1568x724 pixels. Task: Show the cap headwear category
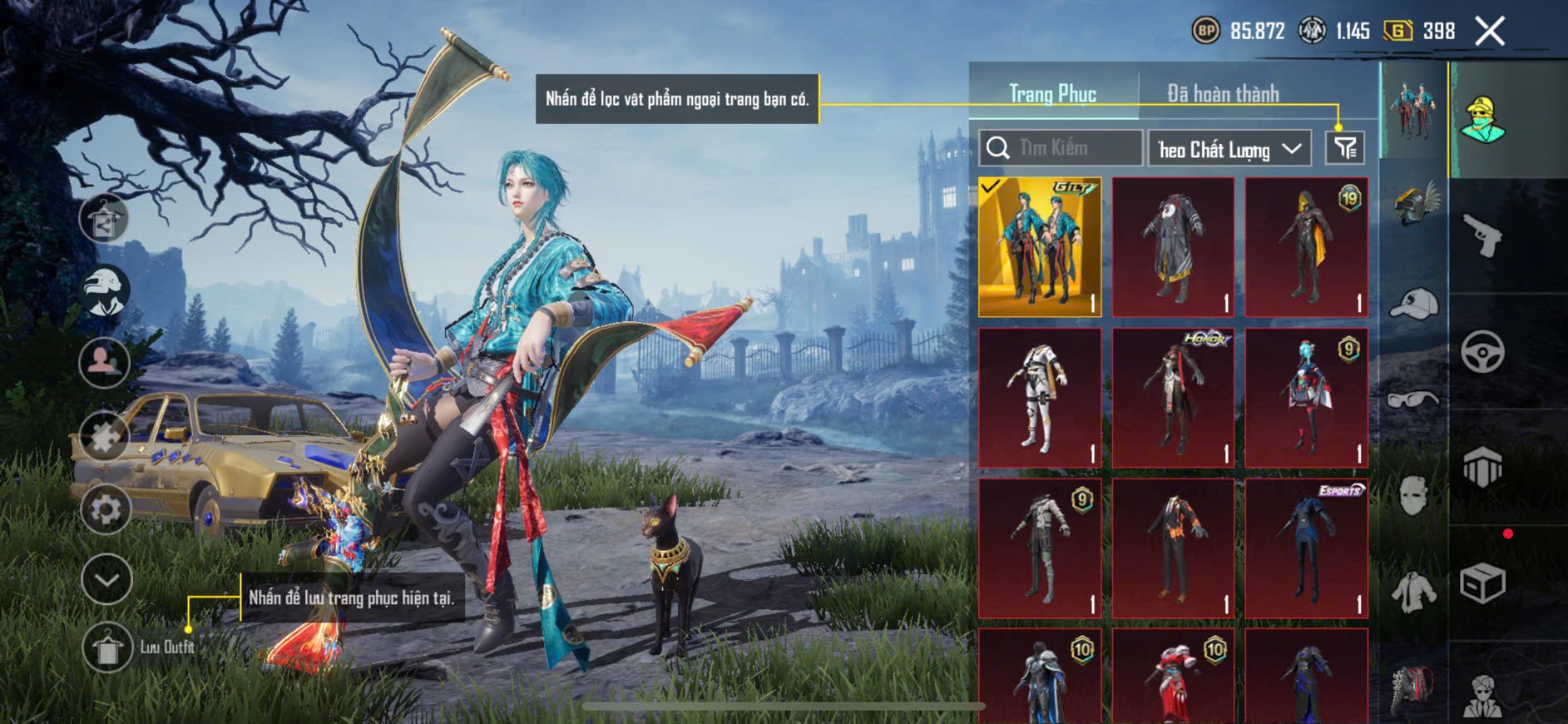click(x=1414, y=304)
